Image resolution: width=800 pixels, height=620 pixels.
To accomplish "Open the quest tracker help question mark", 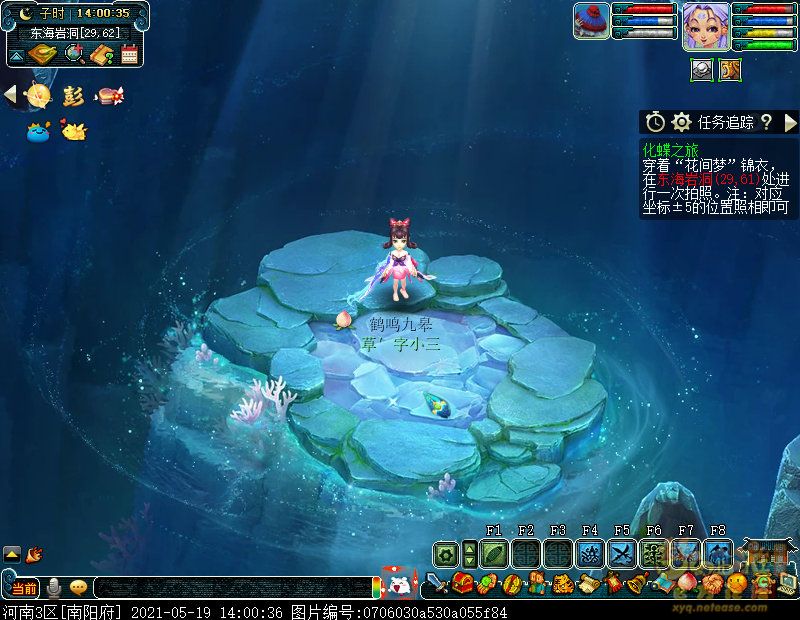I will [x=766, y=122].
